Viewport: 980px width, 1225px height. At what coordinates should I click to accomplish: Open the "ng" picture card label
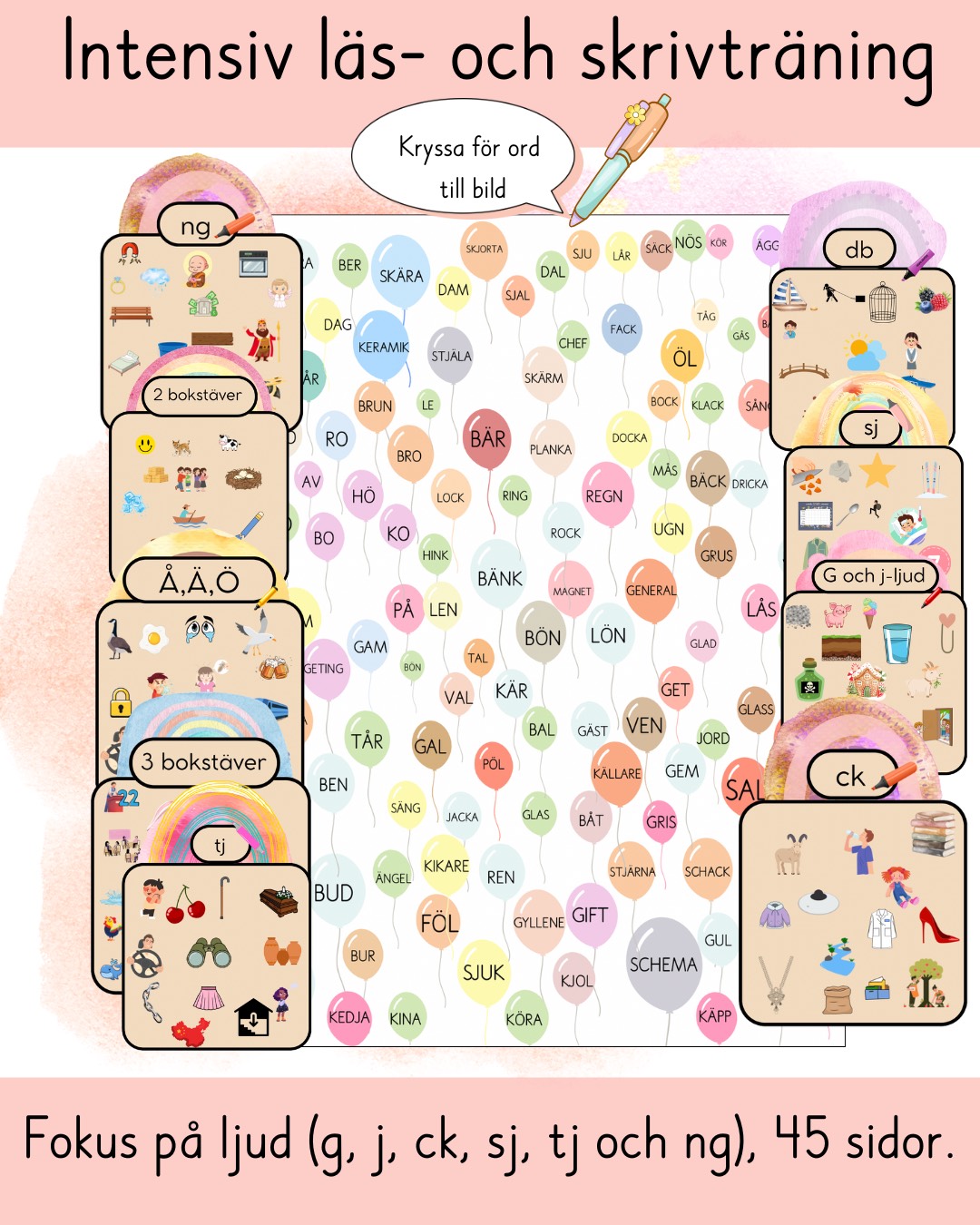[x=197, y=226]
